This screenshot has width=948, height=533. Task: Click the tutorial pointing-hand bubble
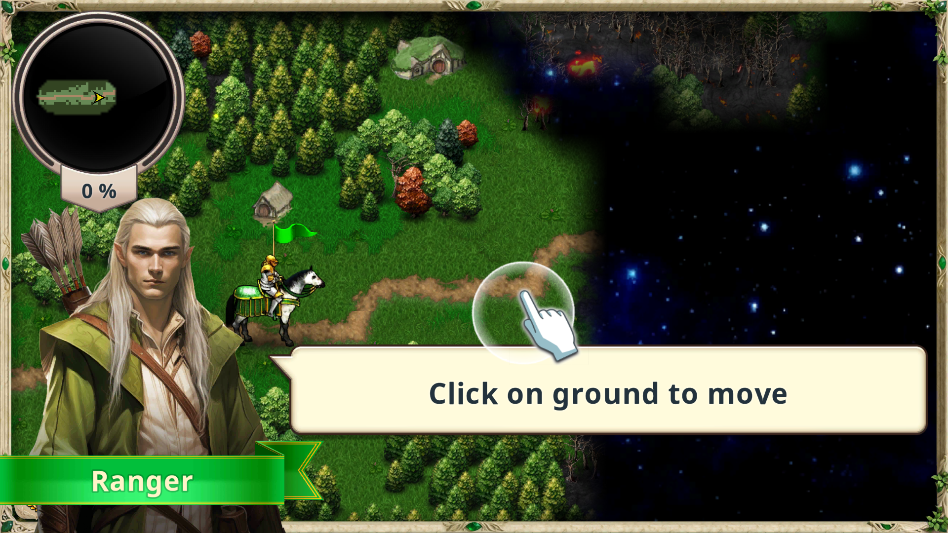click(x=524, y=312)
